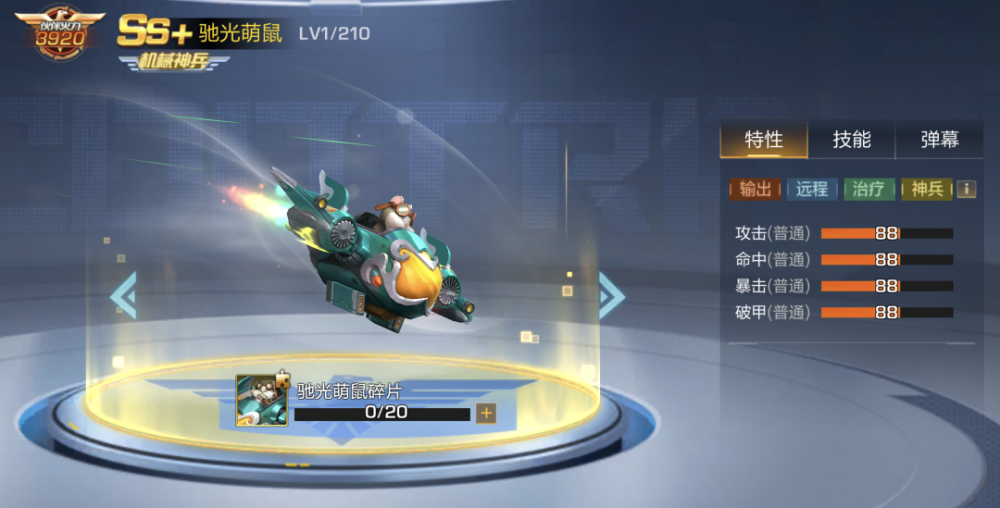Image resolution: width=1000 pixels, height=508 pixels.
Task: Switch to the 特性 tab
Action: click(x=764, y=140)
